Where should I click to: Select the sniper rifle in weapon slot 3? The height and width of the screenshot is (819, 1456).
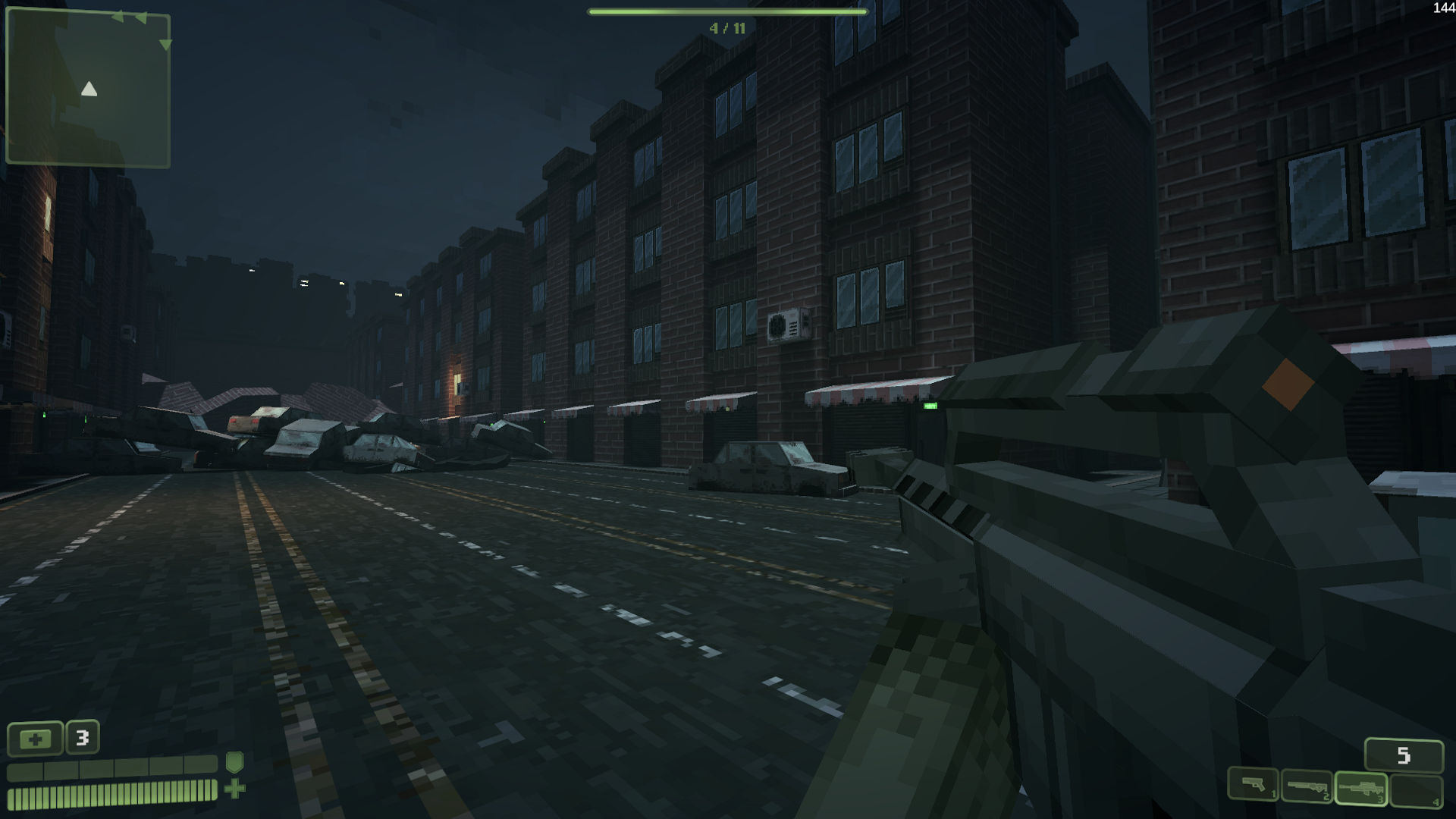[1362, 789]
